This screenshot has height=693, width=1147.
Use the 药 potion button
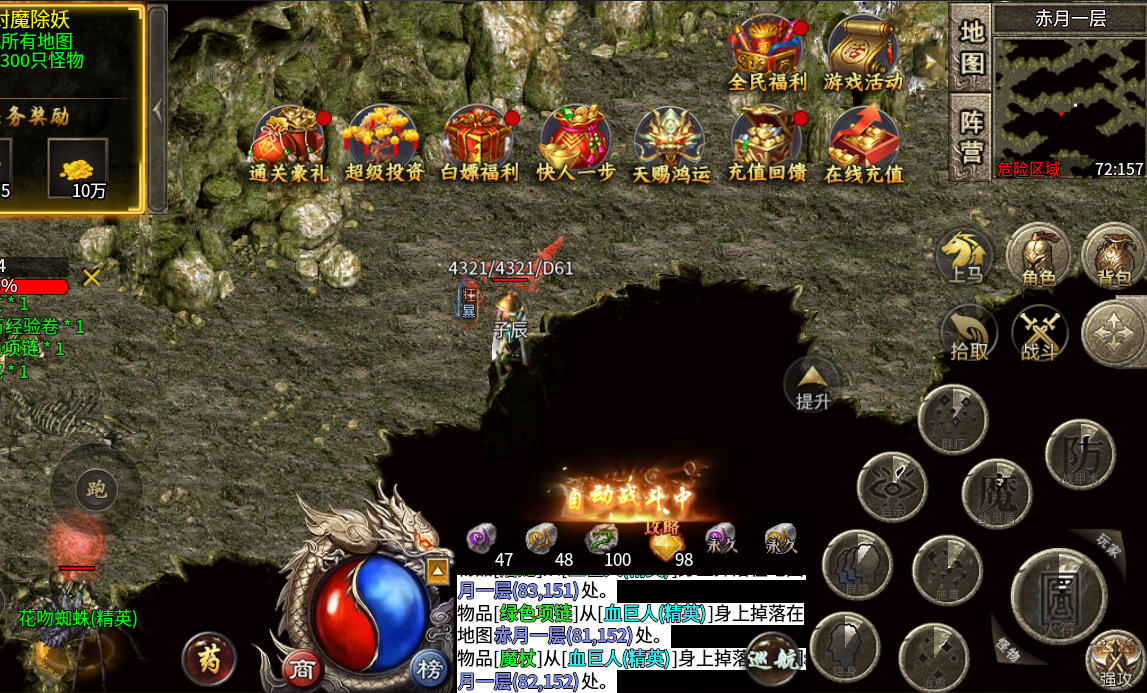[x=209, y=661]
